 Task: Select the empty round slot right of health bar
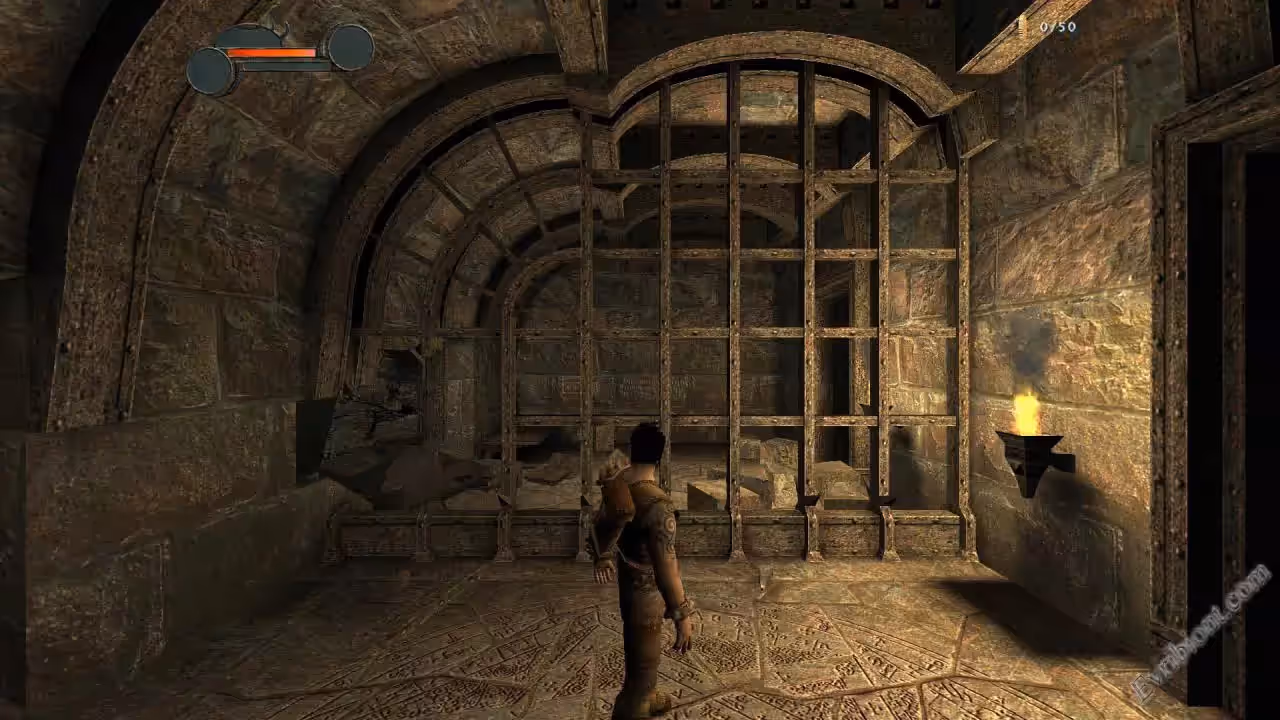pos(350,47)
